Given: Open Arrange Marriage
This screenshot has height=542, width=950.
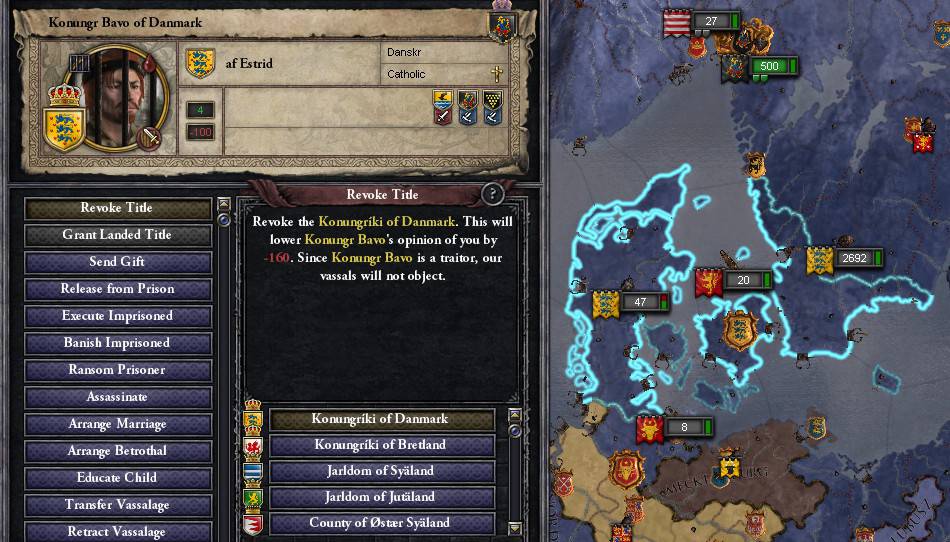Looking at the screenshot, I should [117, 424].
